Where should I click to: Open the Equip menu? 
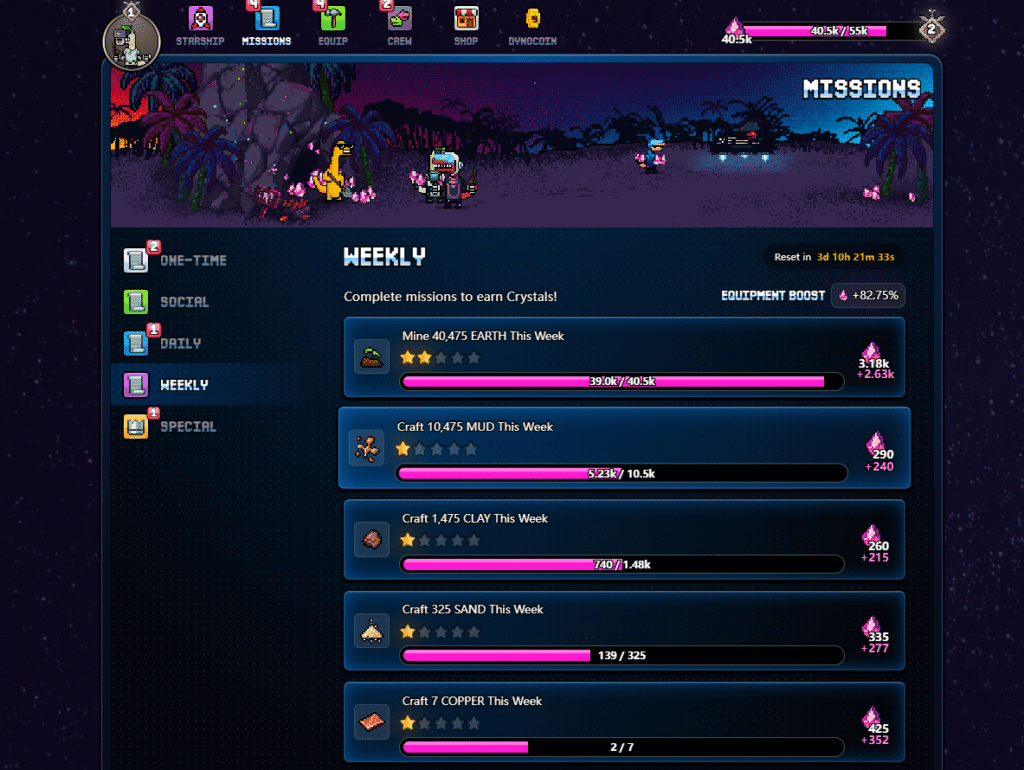click(x=333, y=27)
